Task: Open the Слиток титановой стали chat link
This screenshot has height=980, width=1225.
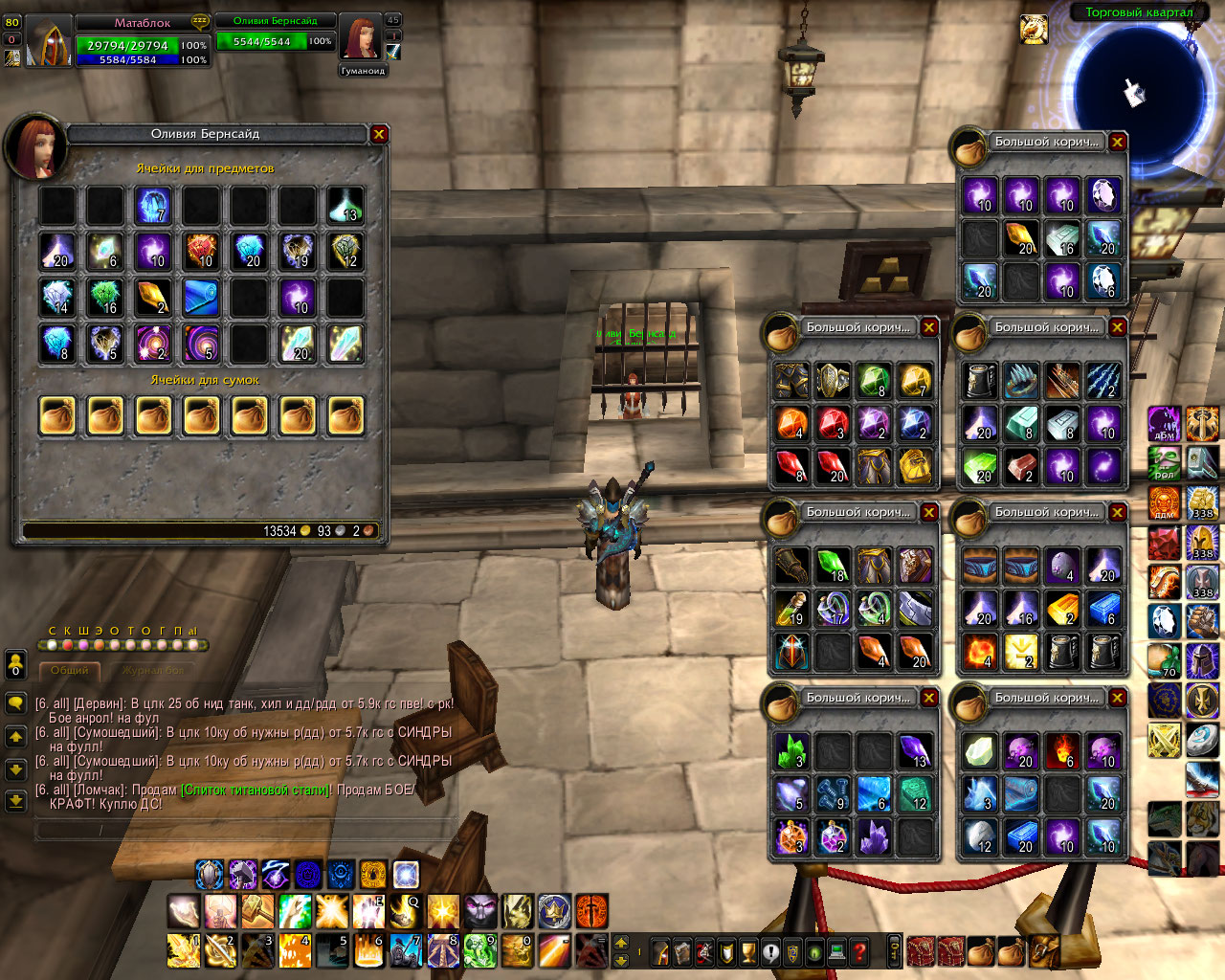Action: (x=256, y=791)
